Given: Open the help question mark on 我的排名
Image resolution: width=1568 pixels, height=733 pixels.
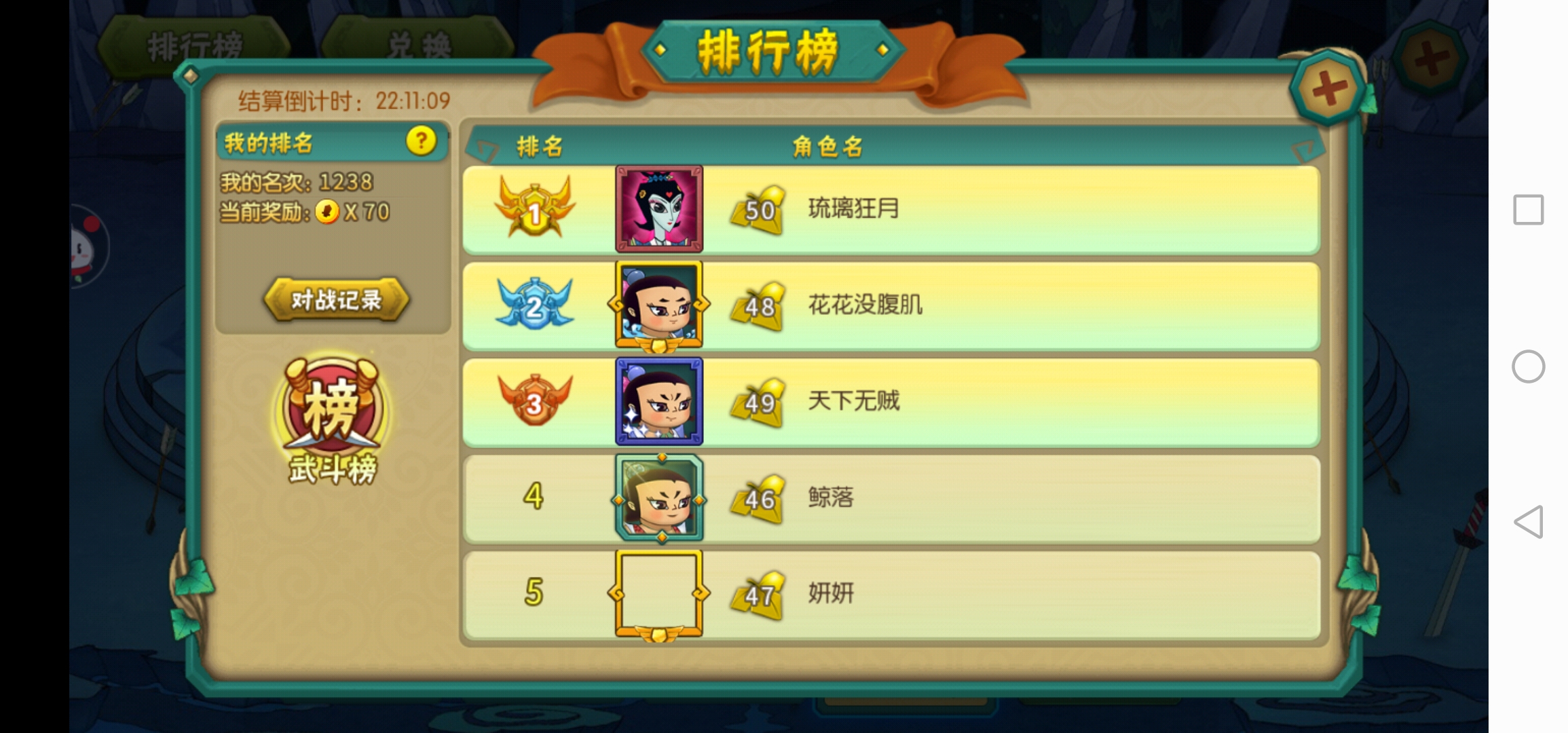Looking at the screenshot, I should (421, 142).
